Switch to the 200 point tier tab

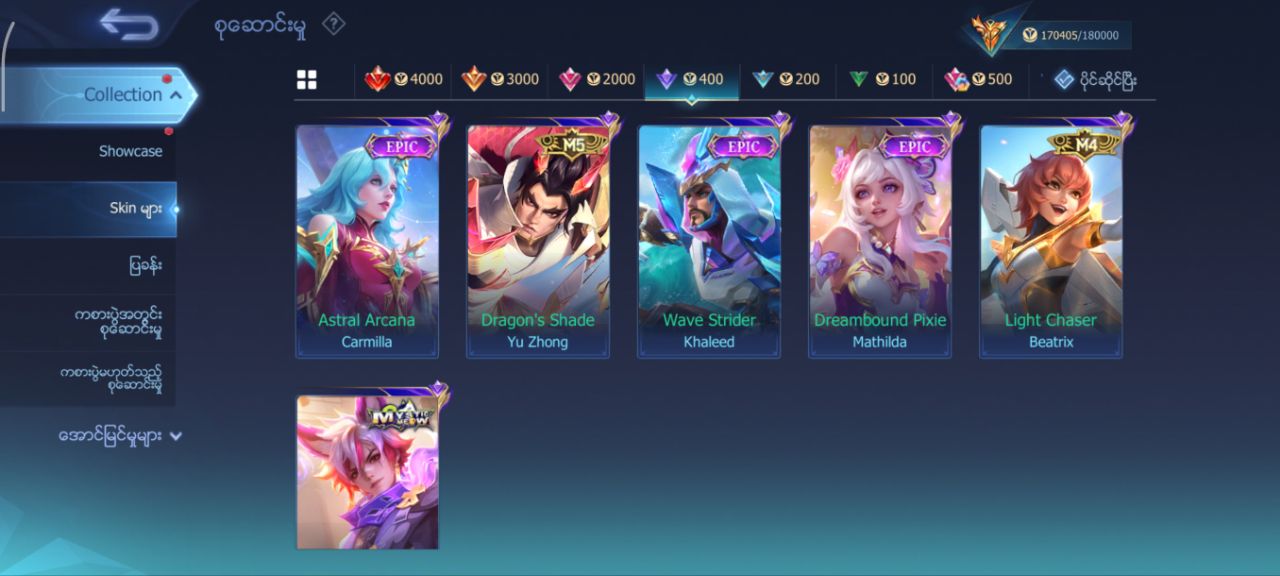point(787,80)
